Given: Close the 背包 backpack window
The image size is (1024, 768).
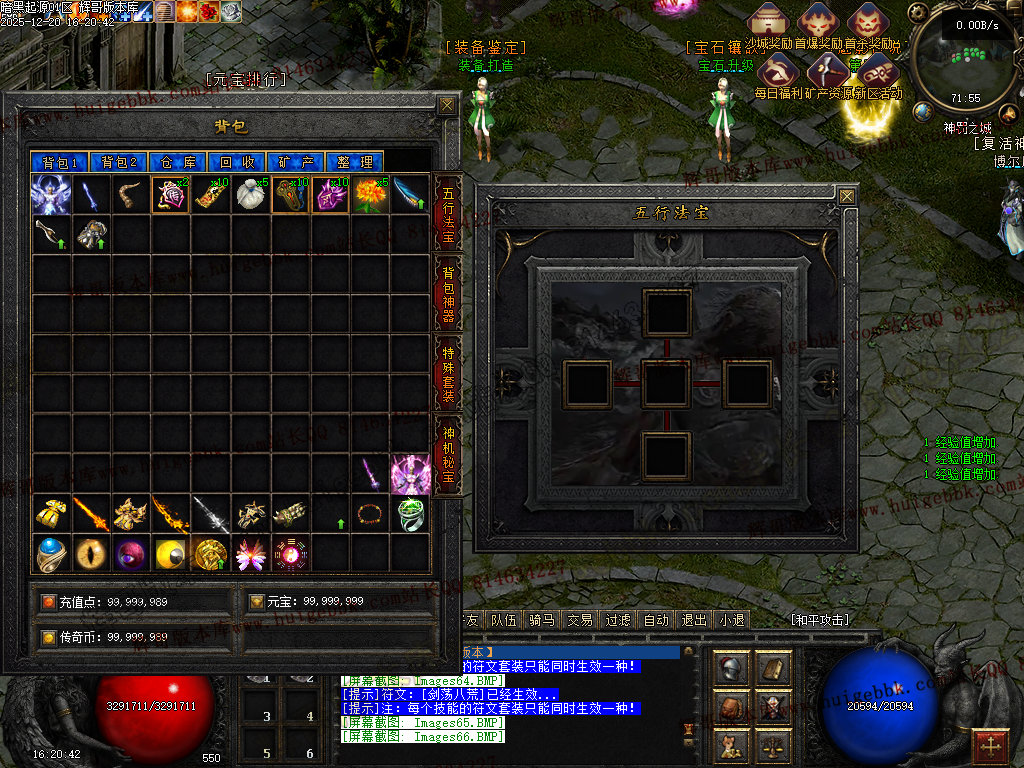Looking at the screenshot, I should tap(447, 105).
